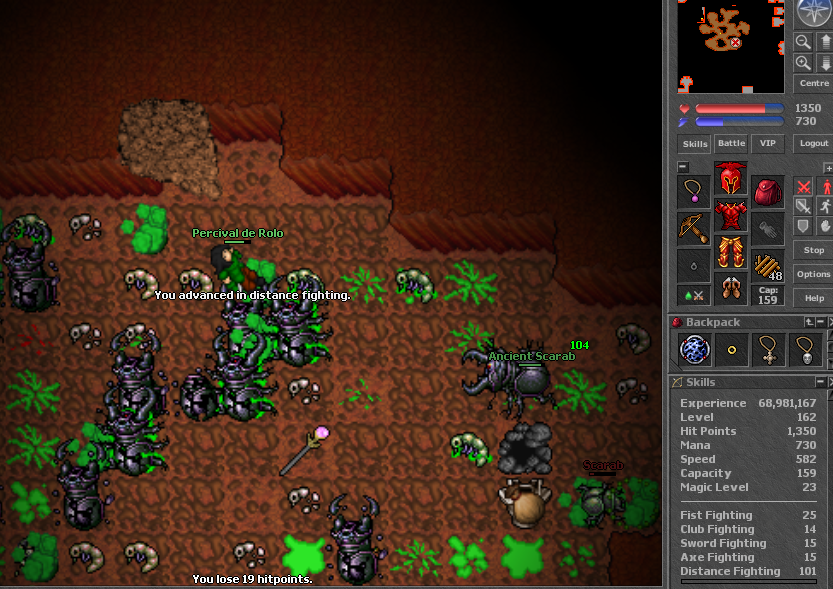
Task: Open the VIP list
Action: tap(768, 144)
